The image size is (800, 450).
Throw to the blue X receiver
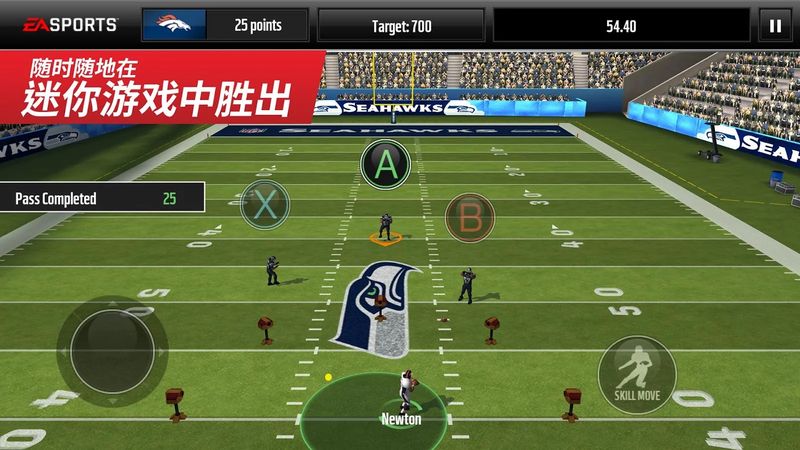coord(264,204)
